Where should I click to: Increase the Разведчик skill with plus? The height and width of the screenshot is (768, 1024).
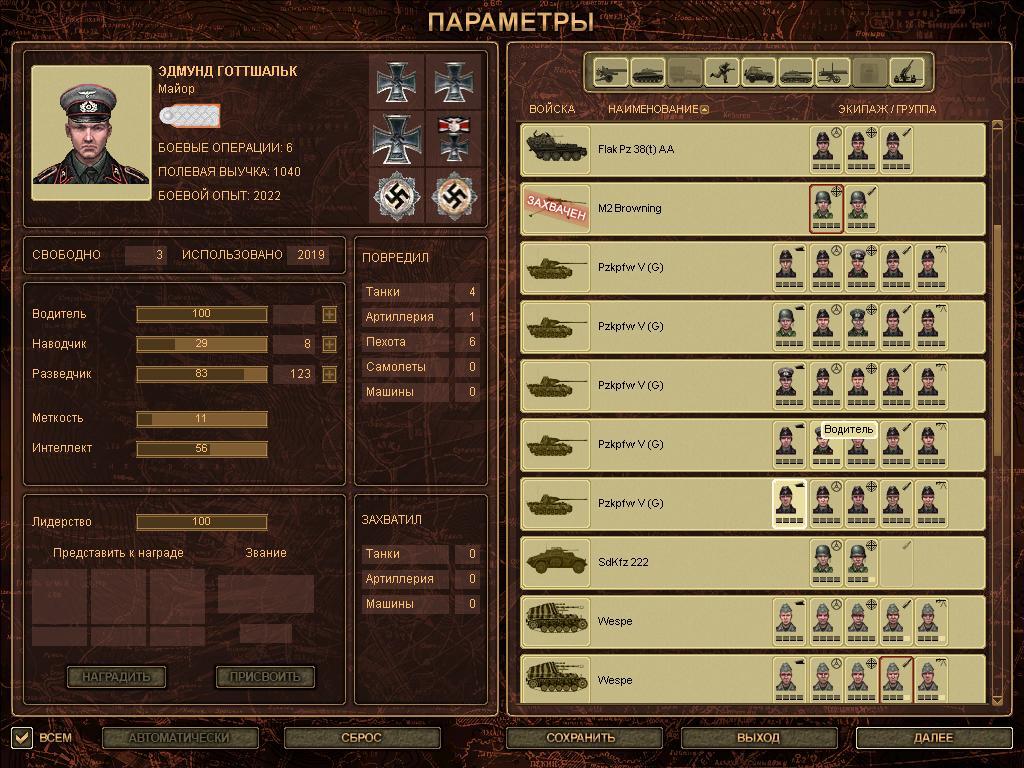329,375
